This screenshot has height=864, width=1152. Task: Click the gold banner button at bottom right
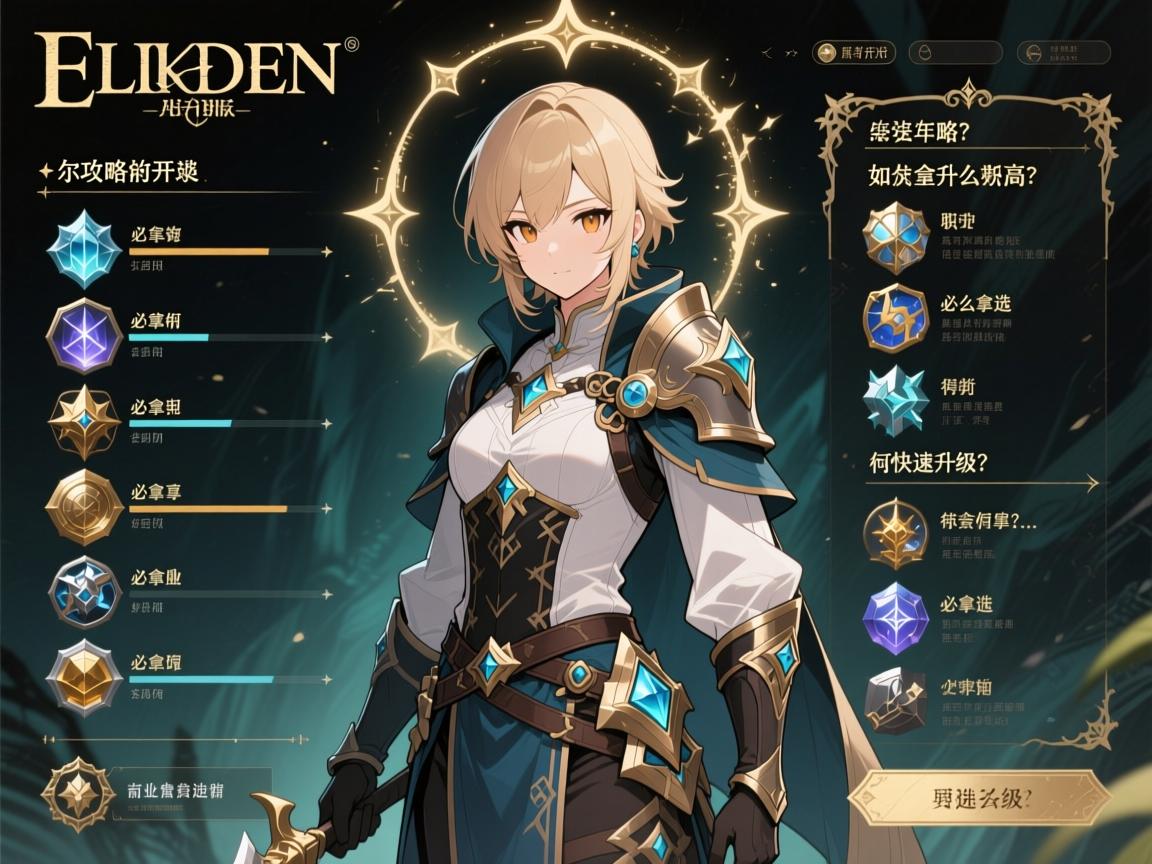click(x=978, y=797)
